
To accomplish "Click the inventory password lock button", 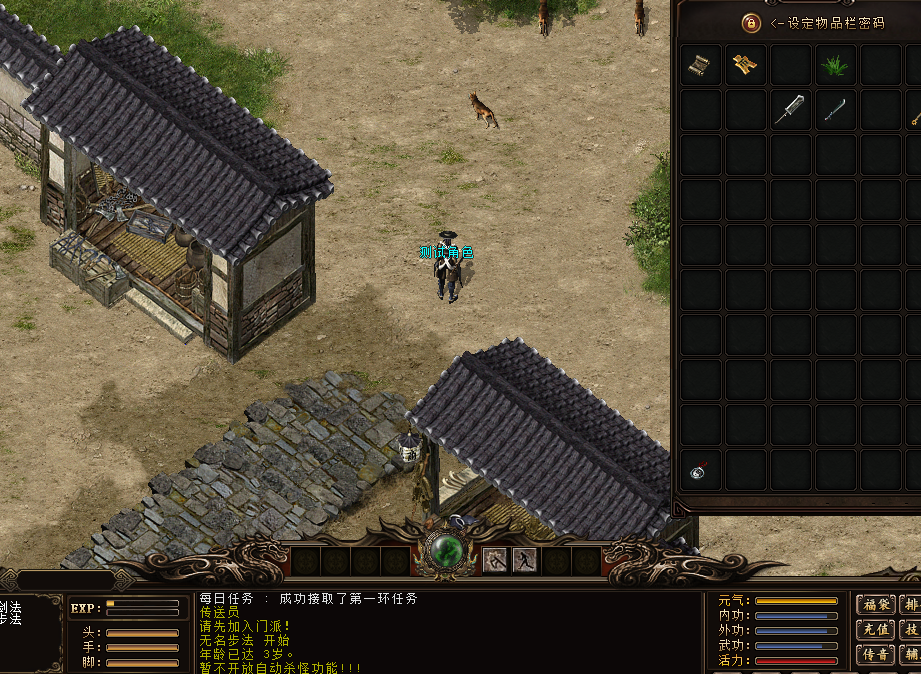I will 751,22.
